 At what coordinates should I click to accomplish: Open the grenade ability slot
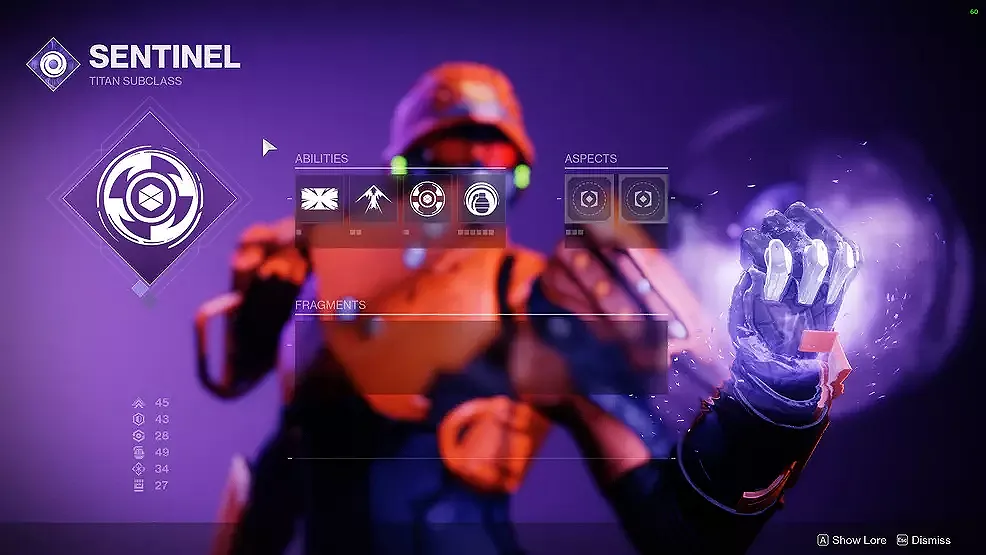[479, 199]
